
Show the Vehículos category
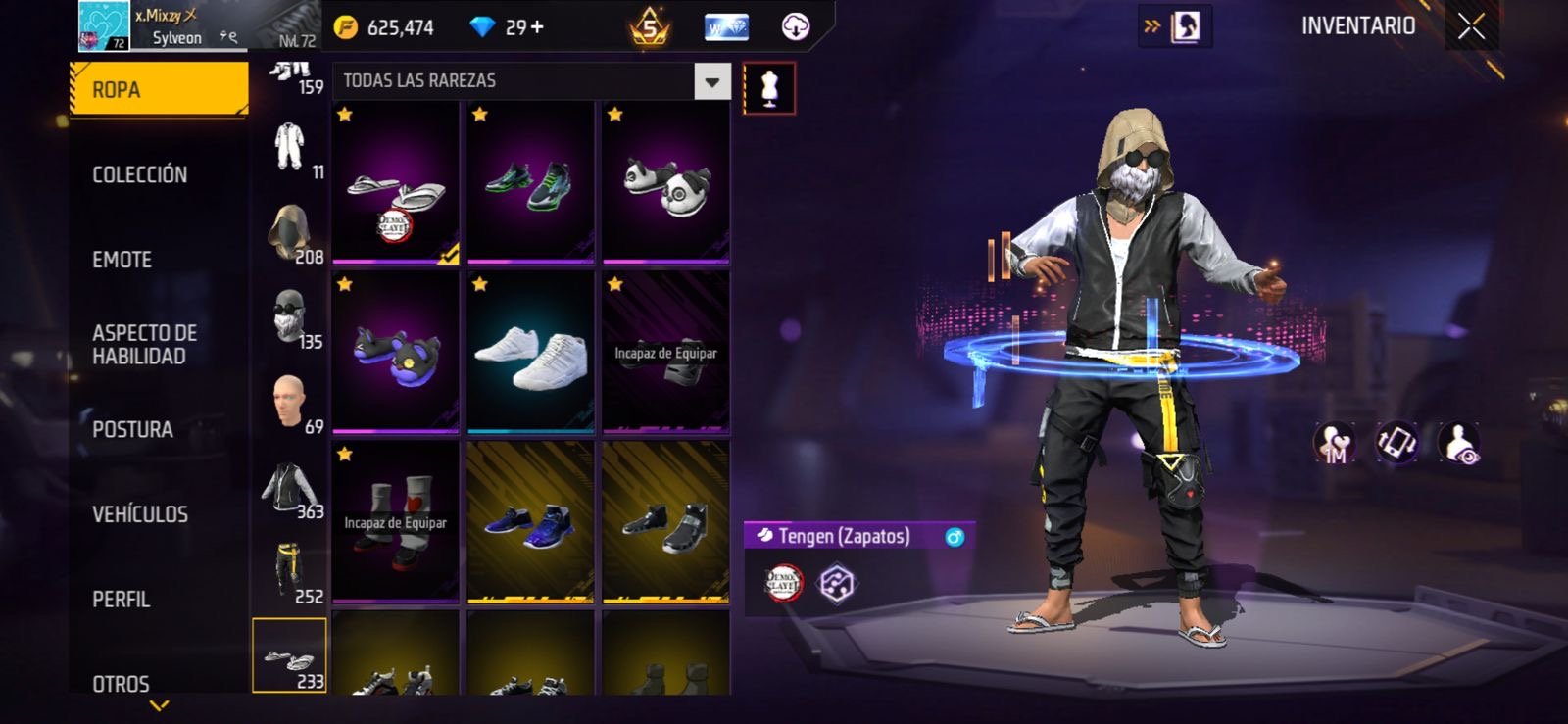coord(139,514)
